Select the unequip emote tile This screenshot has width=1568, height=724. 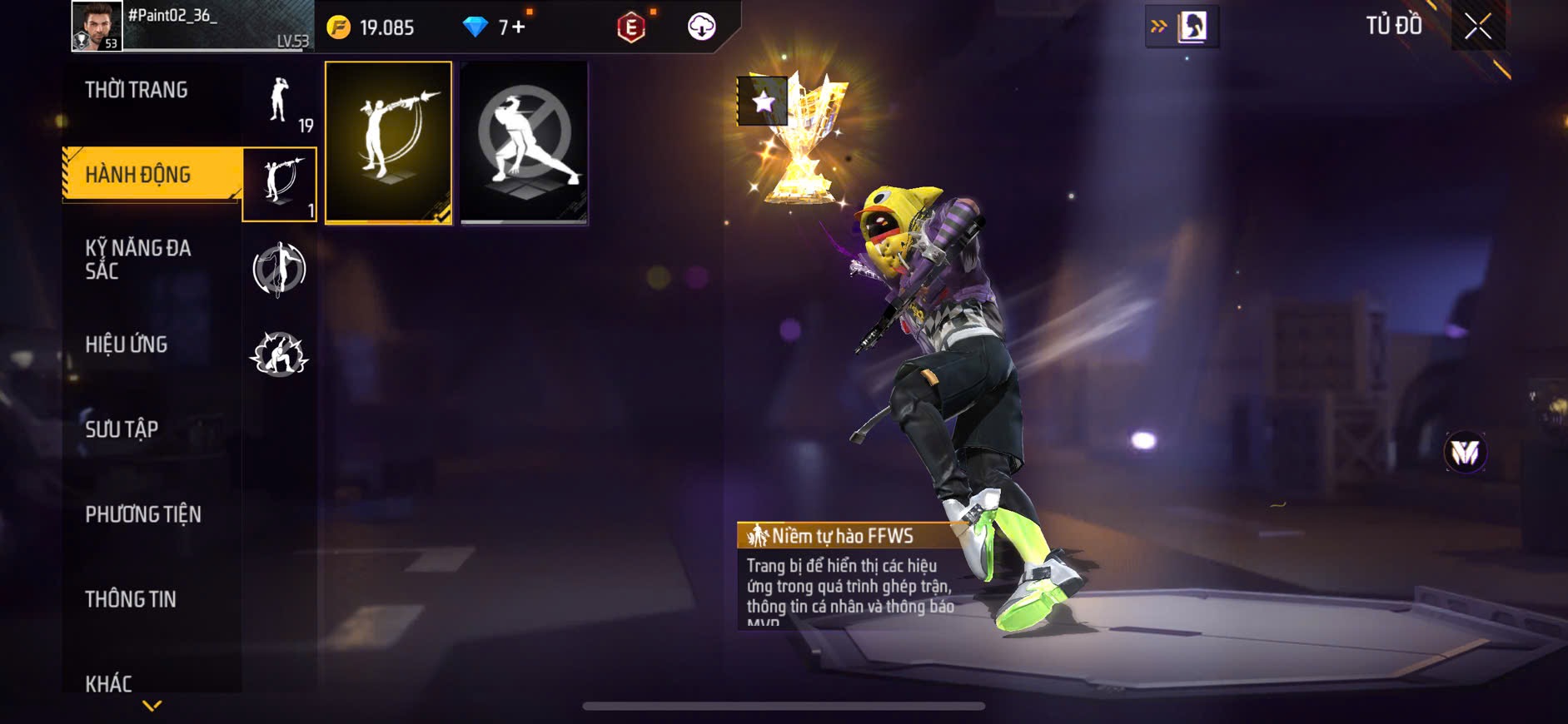click(524, 142)
